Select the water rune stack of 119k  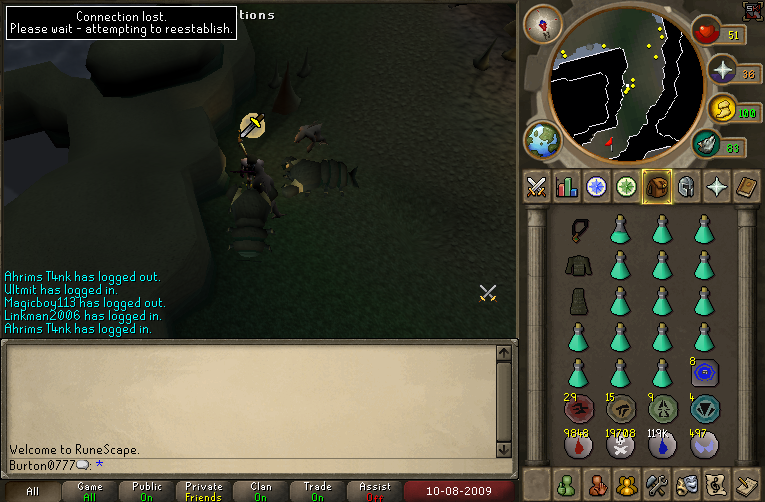click(x=661, y=445)
